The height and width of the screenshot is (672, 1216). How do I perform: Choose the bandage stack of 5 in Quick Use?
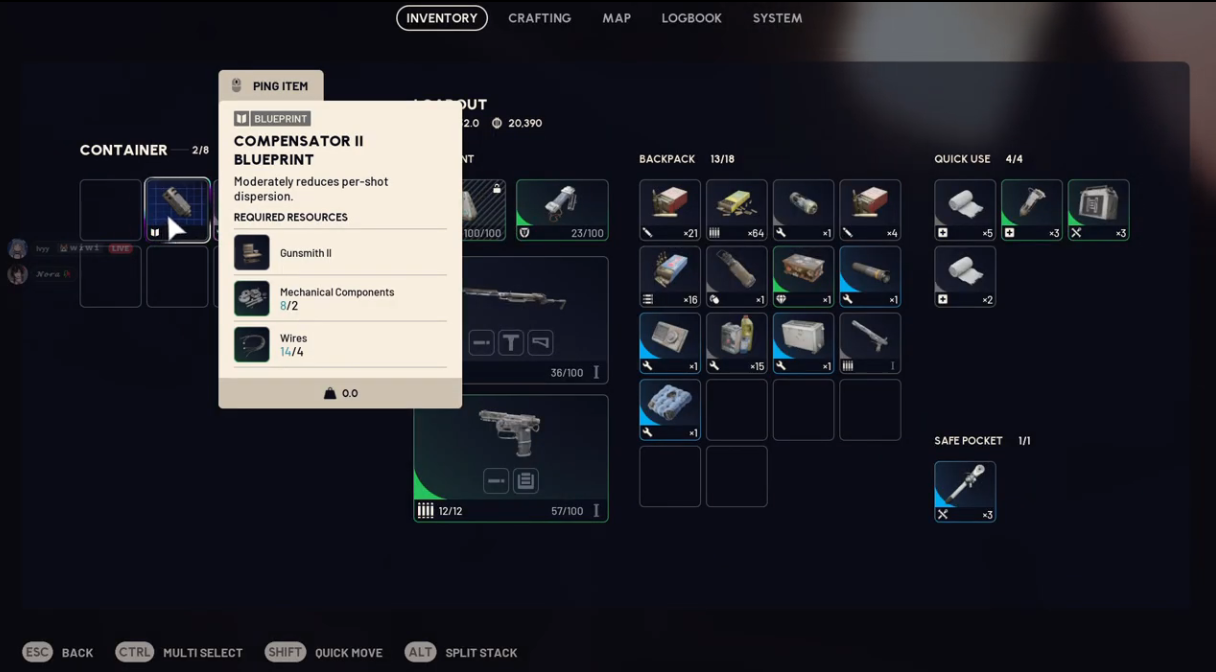pyautogui.click(x=965, y=210)
